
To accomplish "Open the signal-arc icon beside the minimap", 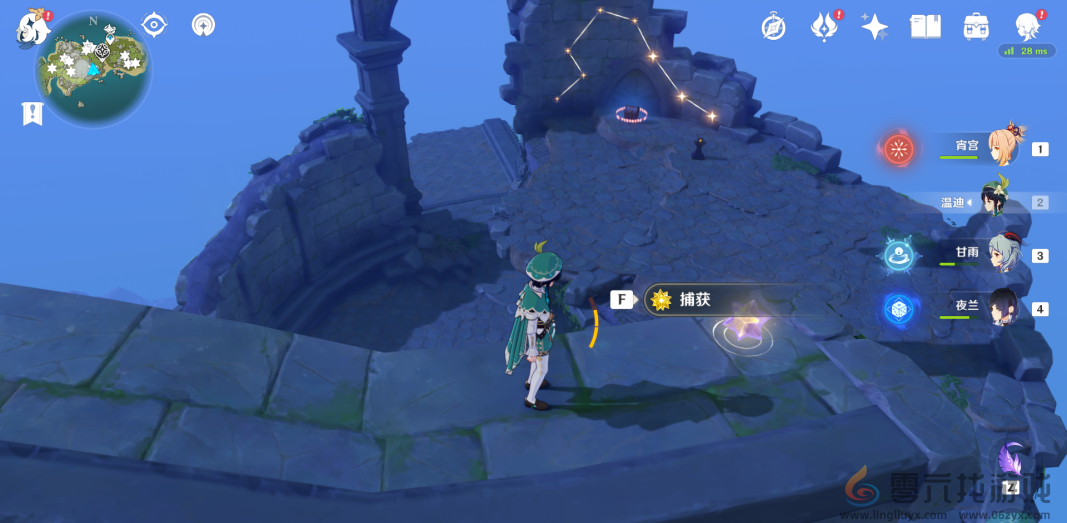I will pos(203,24).
